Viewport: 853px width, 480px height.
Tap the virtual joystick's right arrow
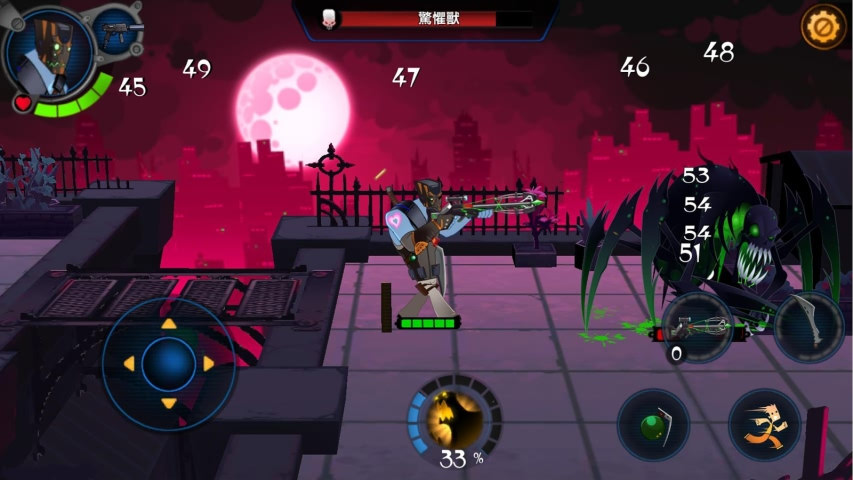pos(209,364)
